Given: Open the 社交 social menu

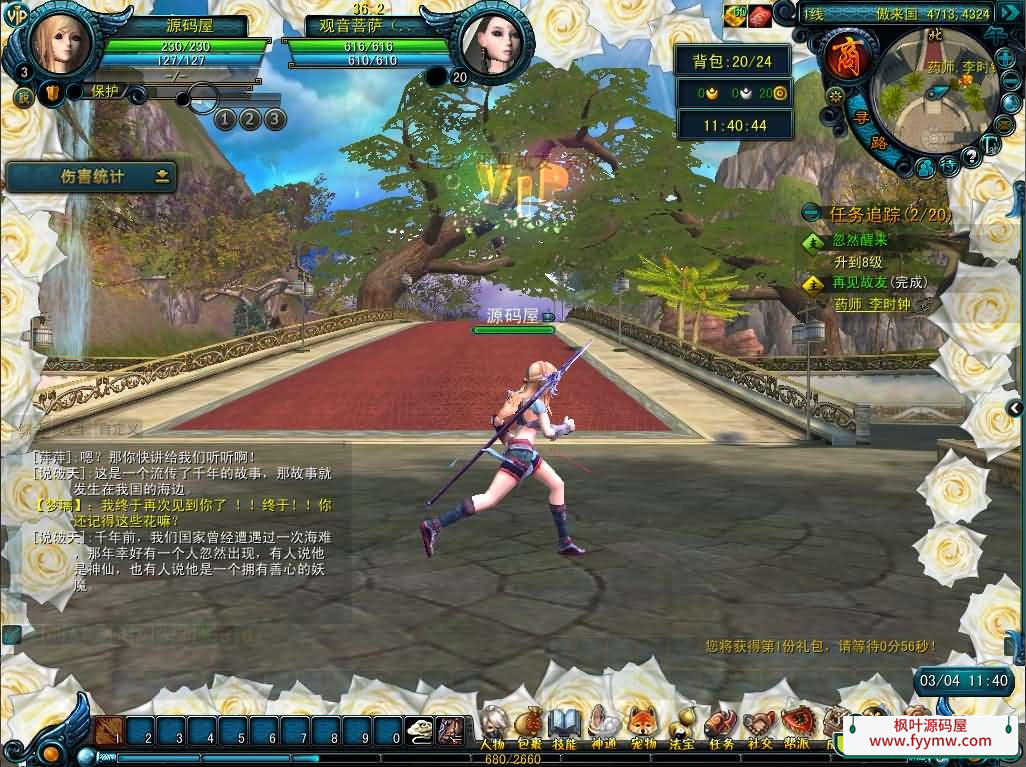Looking at the screenshot, I should tap(759, 725).
